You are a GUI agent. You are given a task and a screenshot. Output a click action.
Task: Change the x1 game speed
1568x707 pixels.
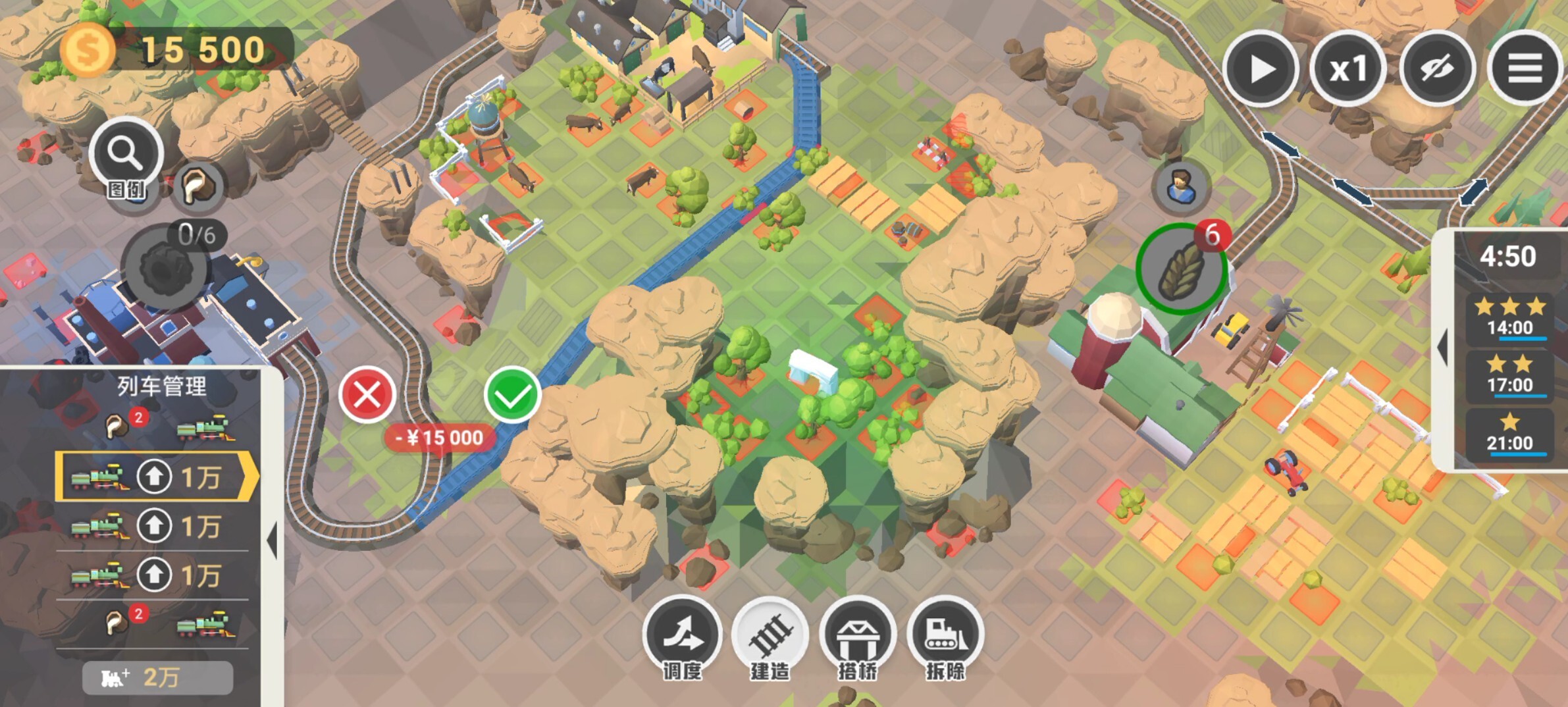[x=1347, y=68]
